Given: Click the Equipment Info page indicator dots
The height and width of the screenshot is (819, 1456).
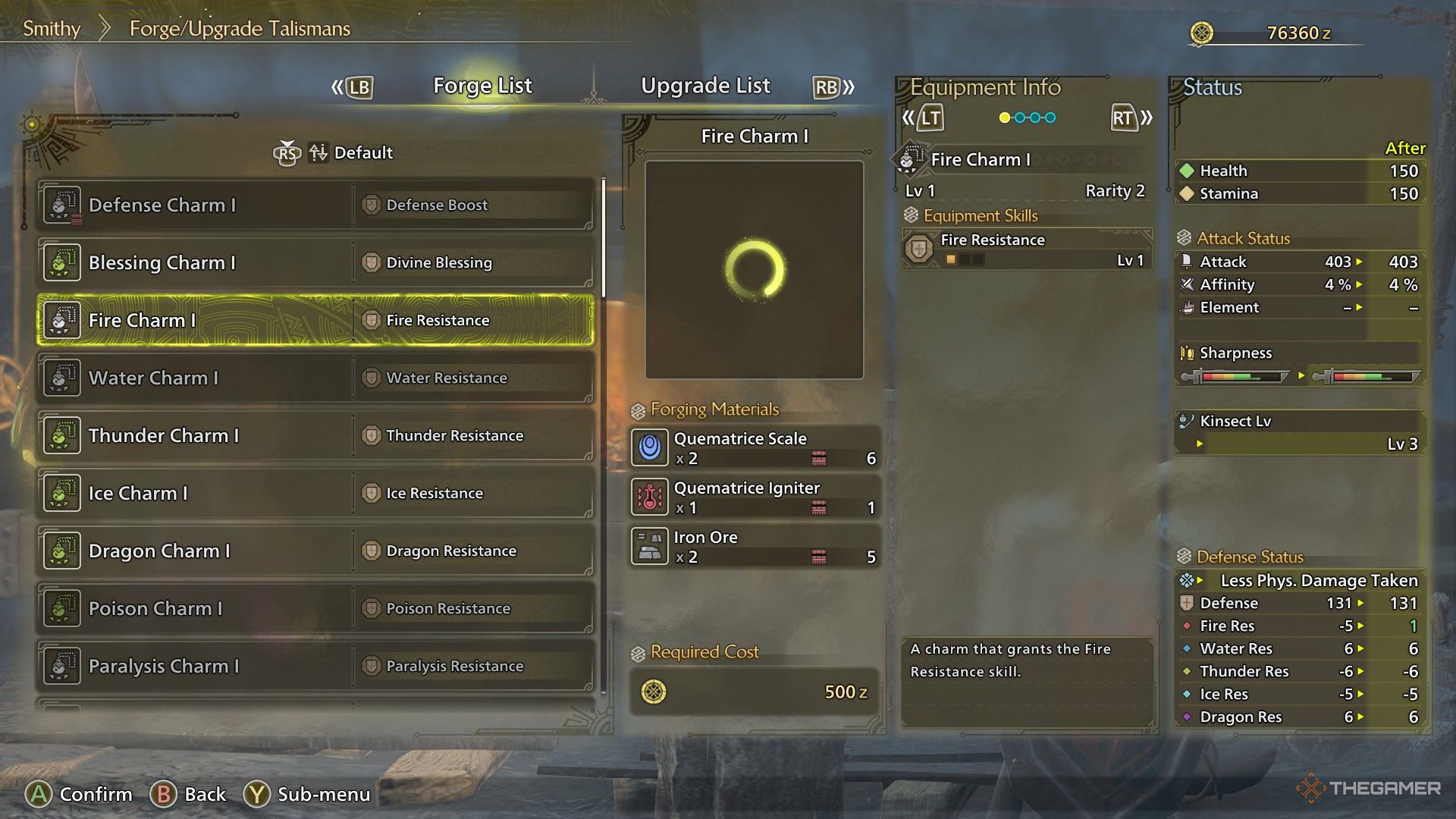Looking at the screenshot, I should coord(1028,118).
